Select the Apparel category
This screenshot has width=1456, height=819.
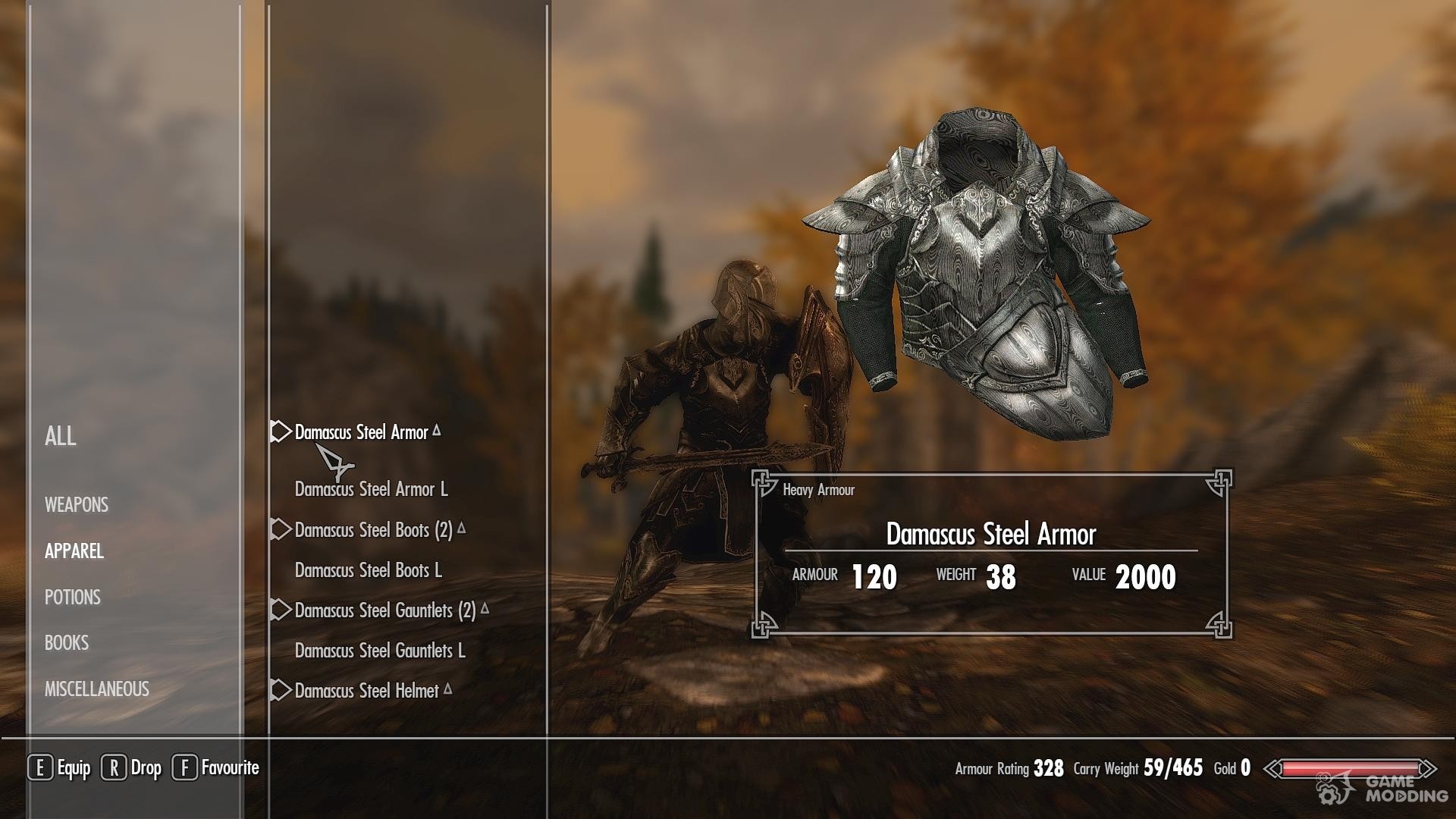[74, 551]
